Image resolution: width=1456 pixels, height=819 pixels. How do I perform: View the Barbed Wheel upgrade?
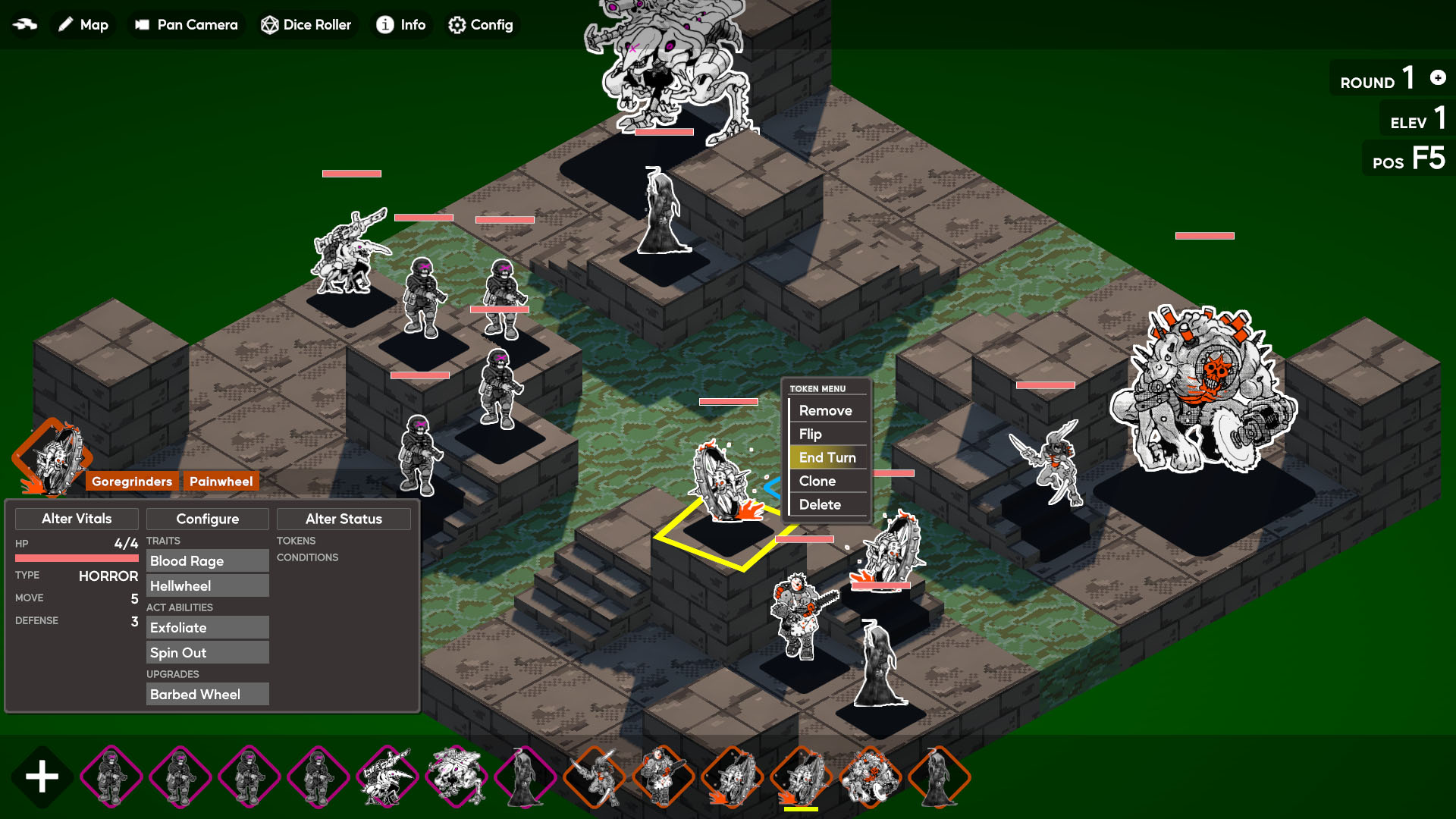tap(207, 694)
